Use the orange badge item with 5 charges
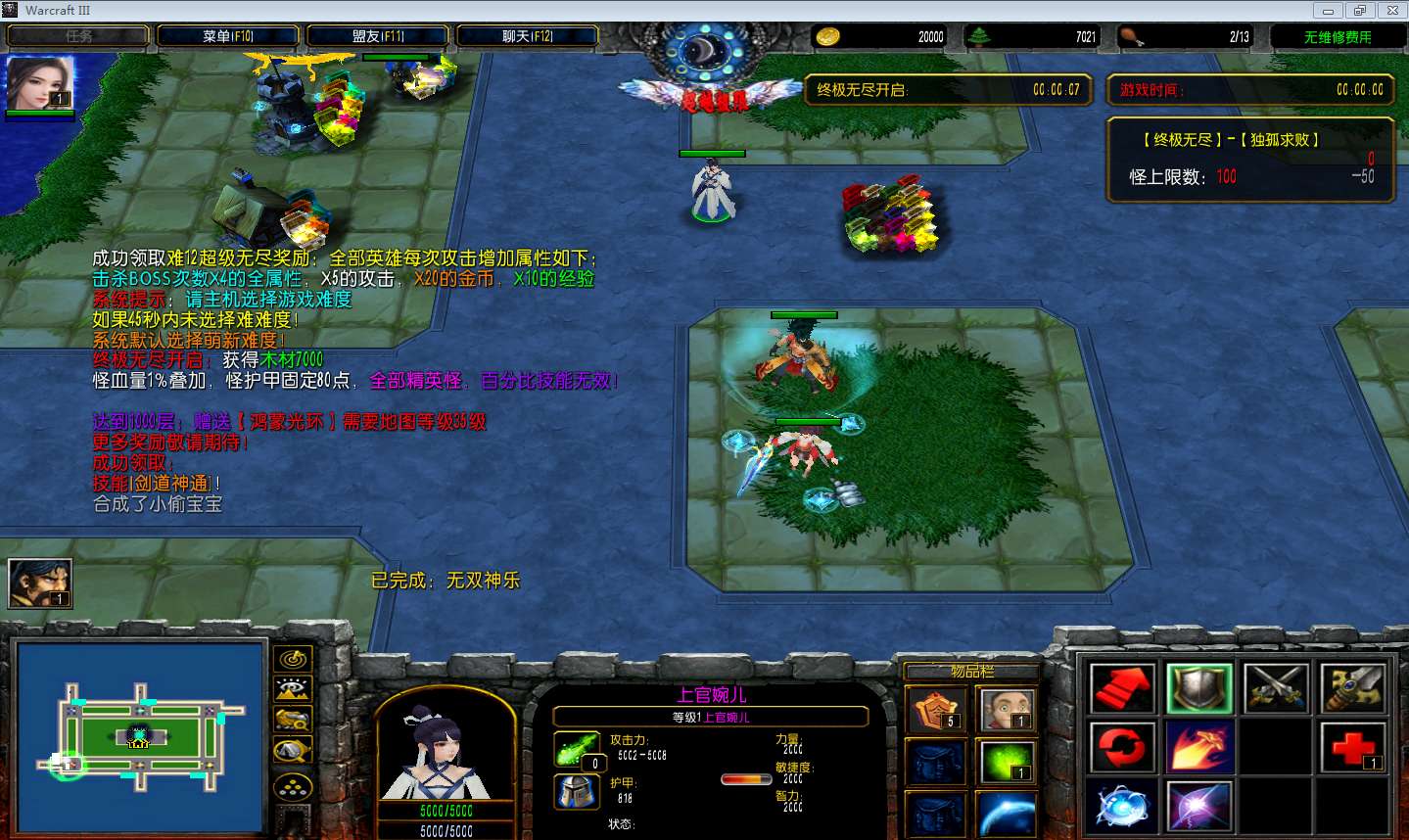 936,711
